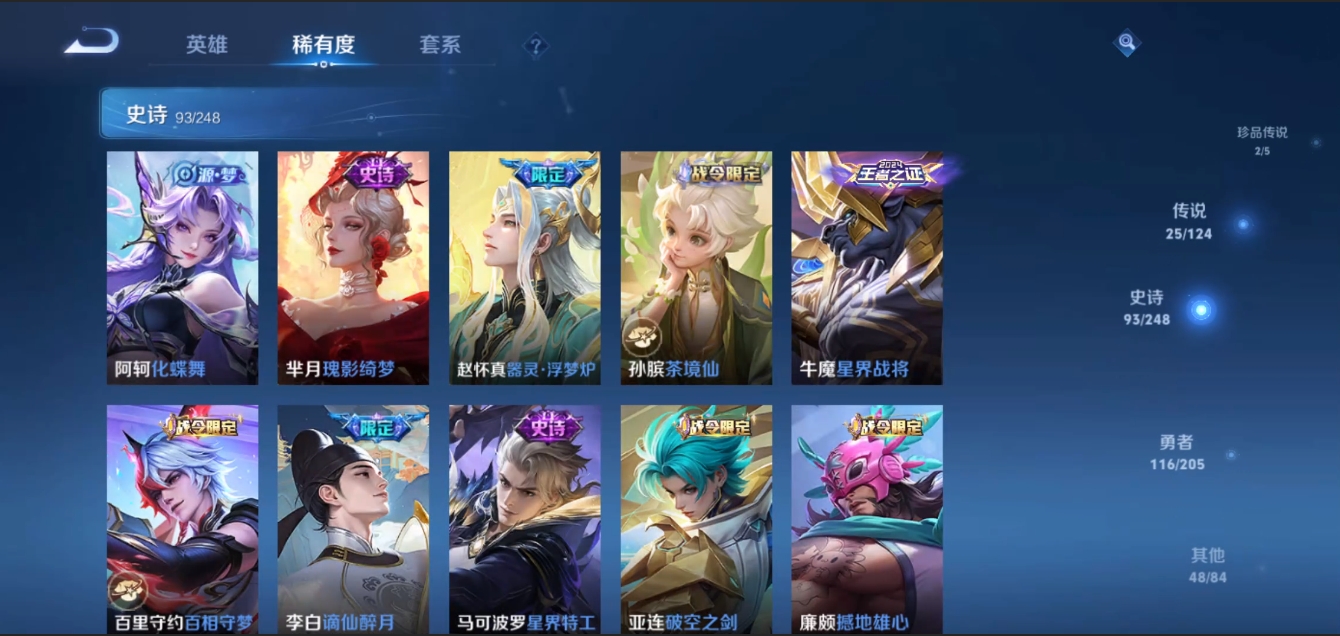The width and height of the screenshot is (1340, 636).
Task: Select the 阿轲 化蝶舞 skin card
Action: tap(182, 268)
